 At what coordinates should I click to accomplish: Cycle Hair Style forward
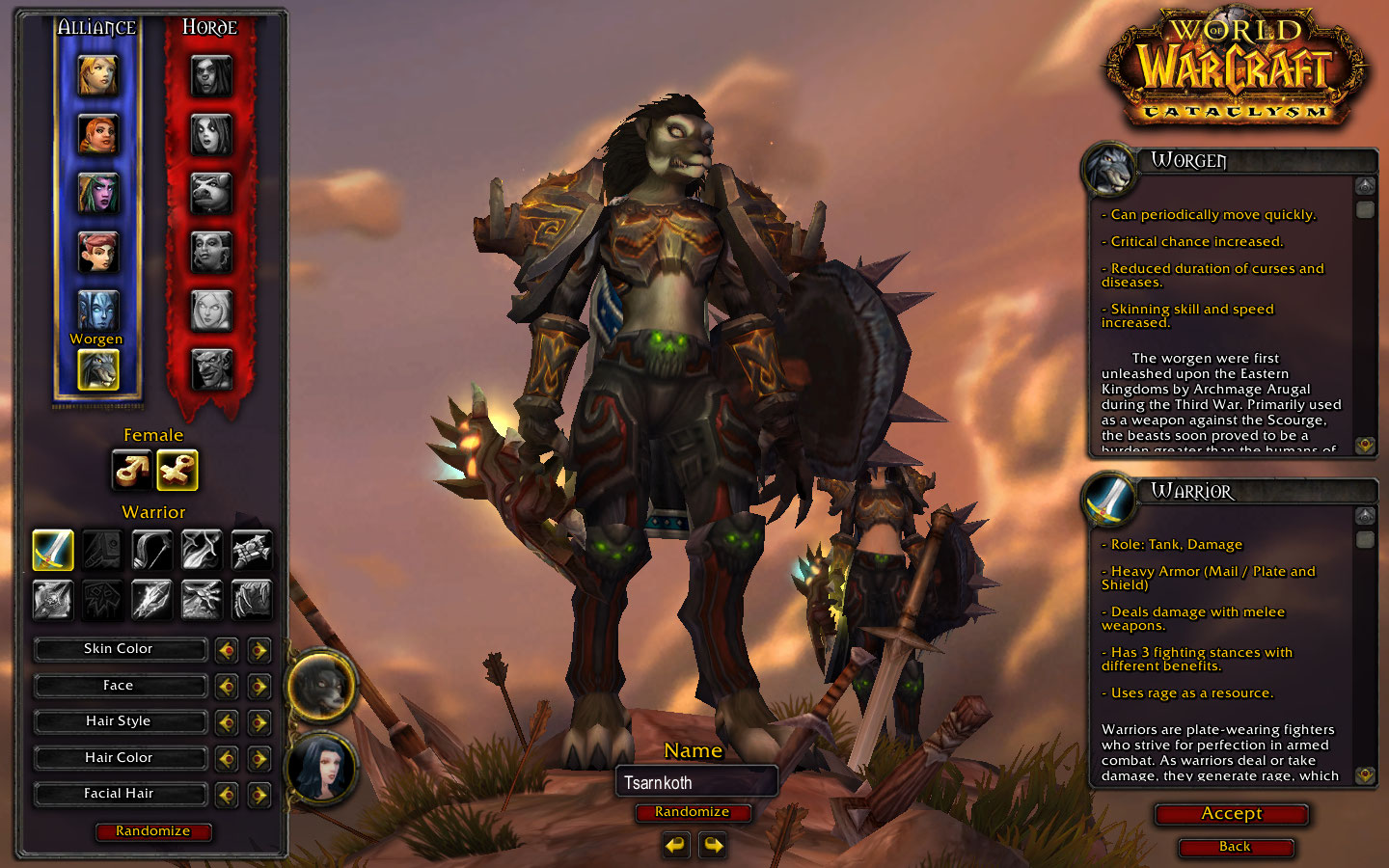[x=259, y=722]
